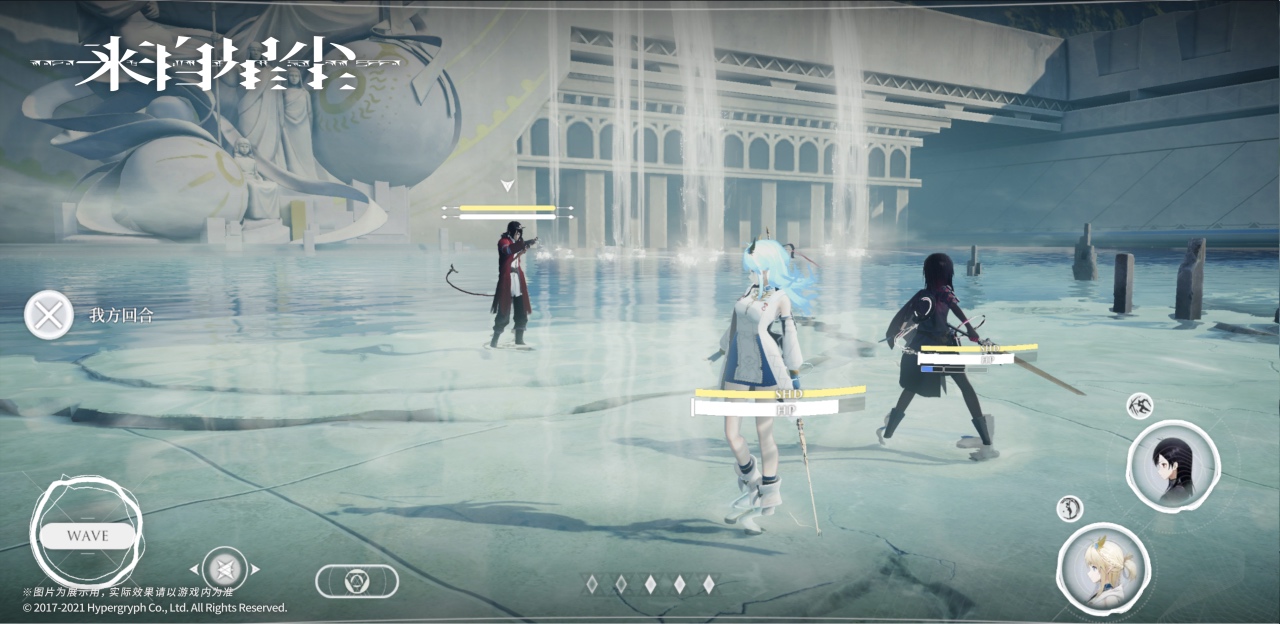Image resolution: width=1280 pixels, height=624 pixels.
Task: Activate the small skill icon above blonde portrait
Action: point(1069,508)
